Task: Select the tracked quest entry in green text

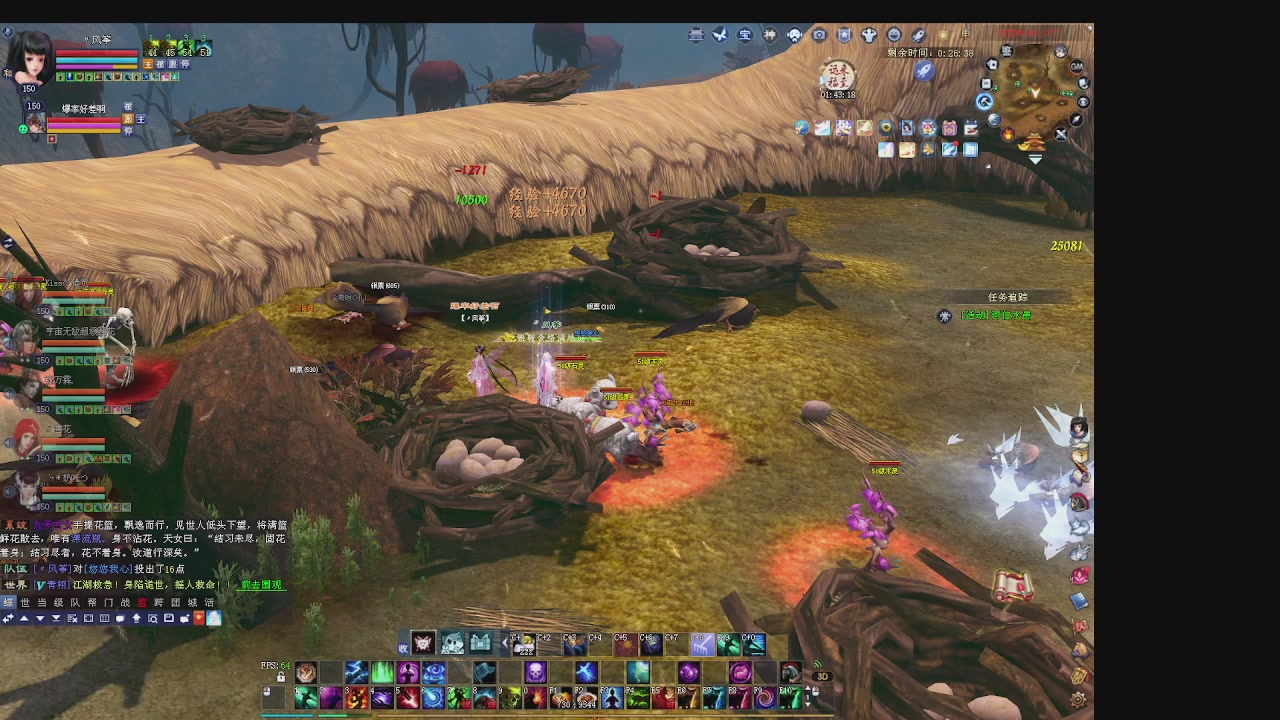Action: pos(996,315)
